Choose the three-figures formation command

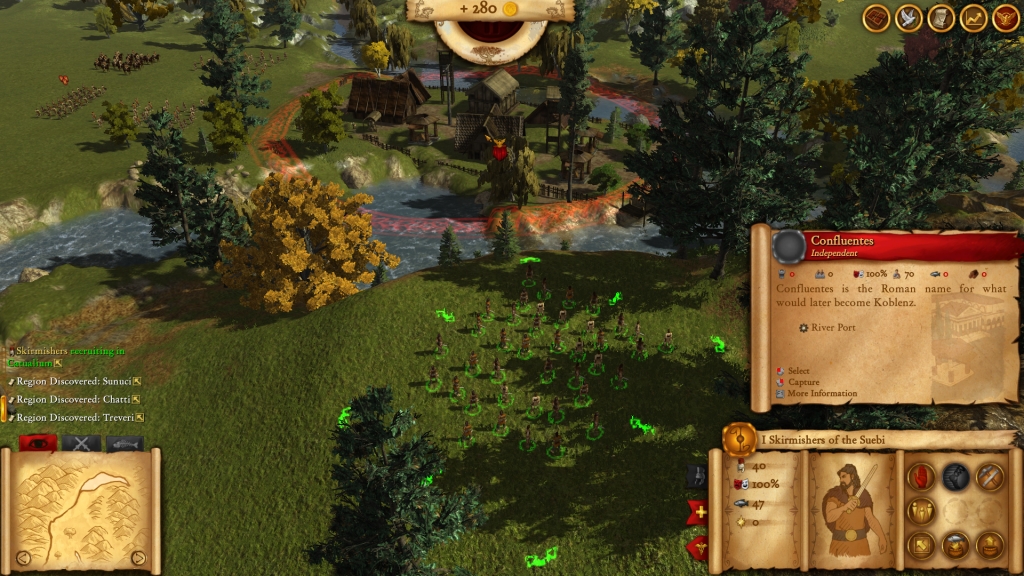(921, 511)
